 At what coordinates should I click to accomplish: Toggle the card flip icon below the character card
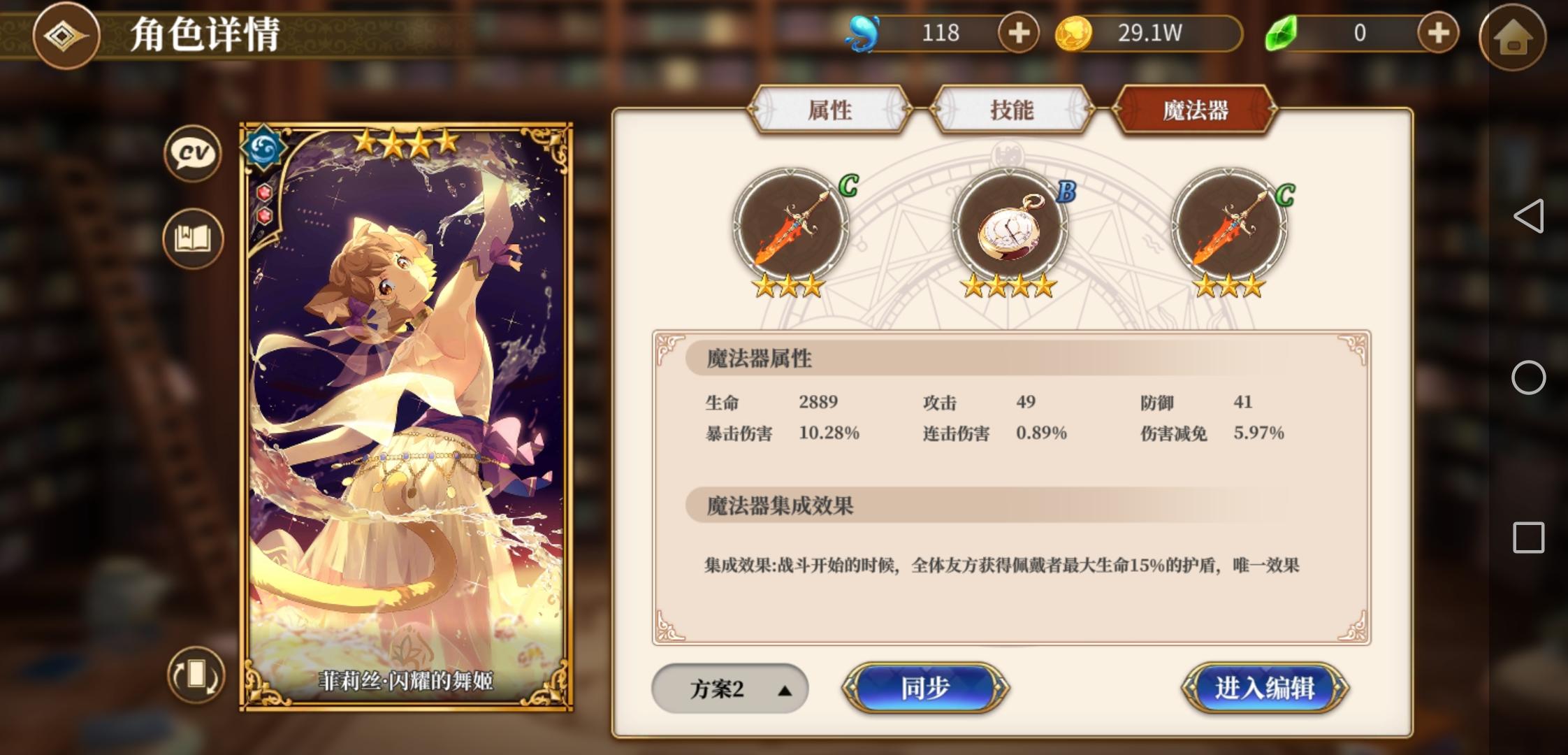point(195,673)
